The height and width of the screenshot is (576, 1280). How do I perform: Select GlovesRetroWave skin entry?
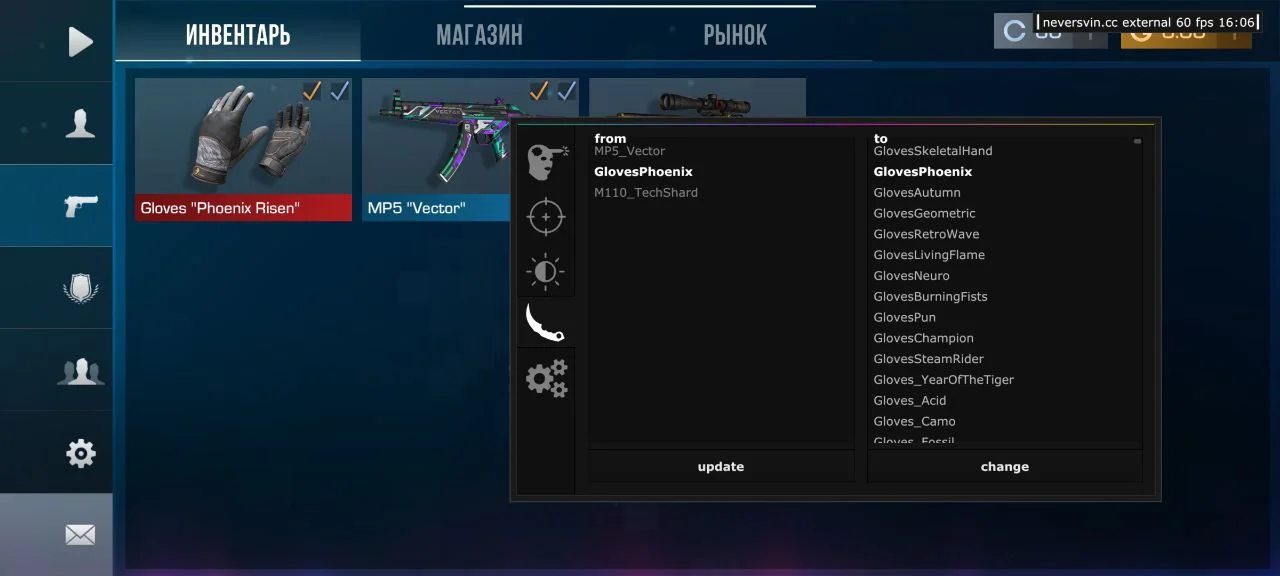coord(926,234)
